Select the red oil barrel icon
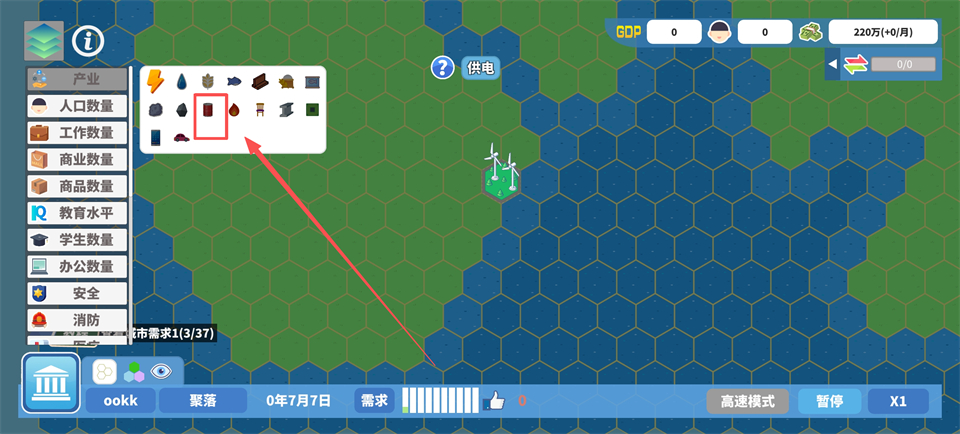 tap(208, 109)
